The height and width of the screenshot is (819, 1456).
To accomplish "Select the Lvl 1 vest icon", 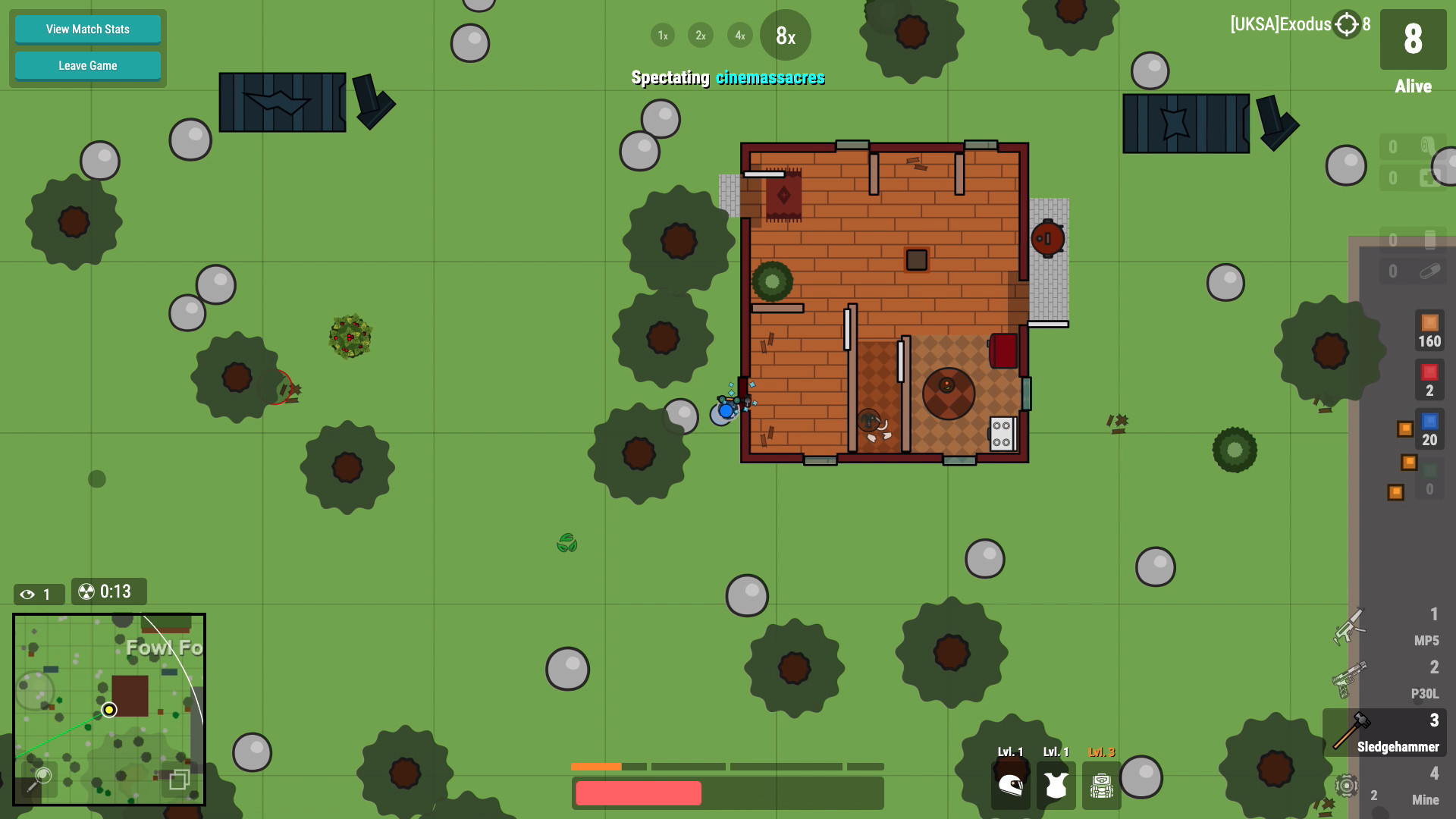I will [1055, 785].
